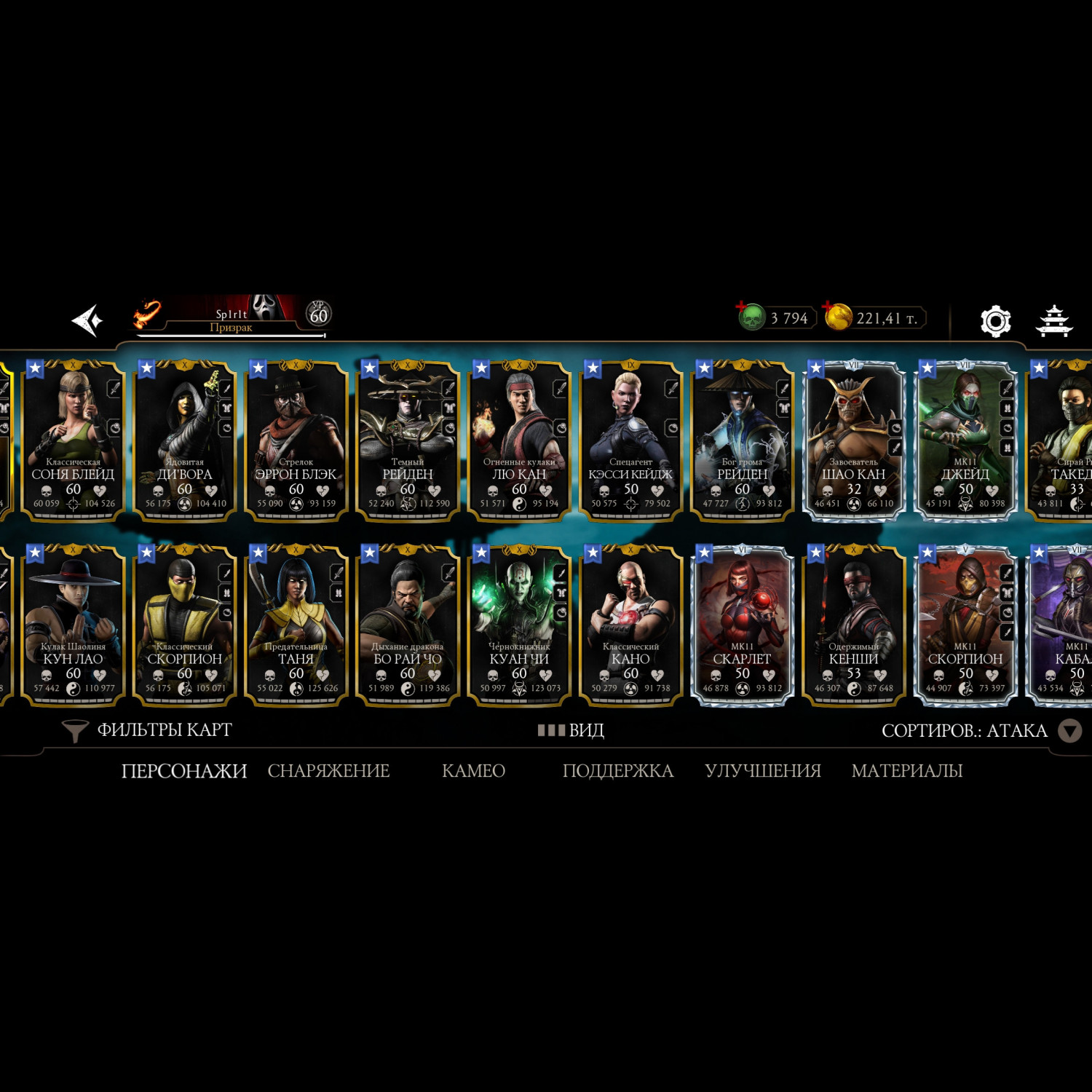
Task: Open the Фильтры карт filter
Action: click(148, 730)
